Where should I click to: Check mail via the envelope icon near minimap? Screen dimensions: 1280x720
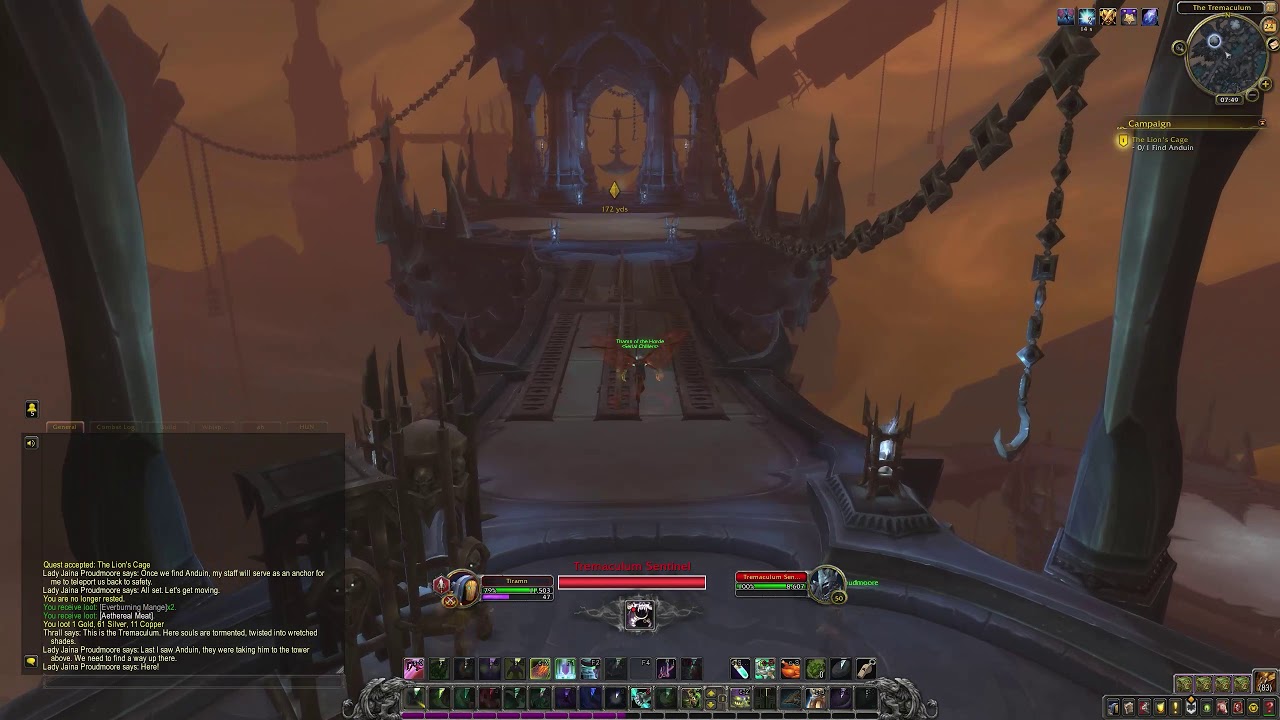tap(1272, 43)
